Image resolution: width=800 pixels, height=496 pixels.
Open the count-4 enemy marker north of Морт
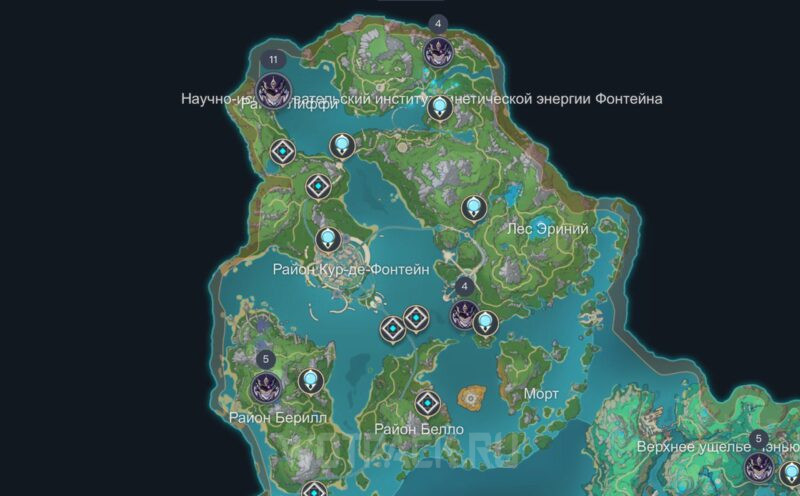pyautogui.click(x=463, y=315)
